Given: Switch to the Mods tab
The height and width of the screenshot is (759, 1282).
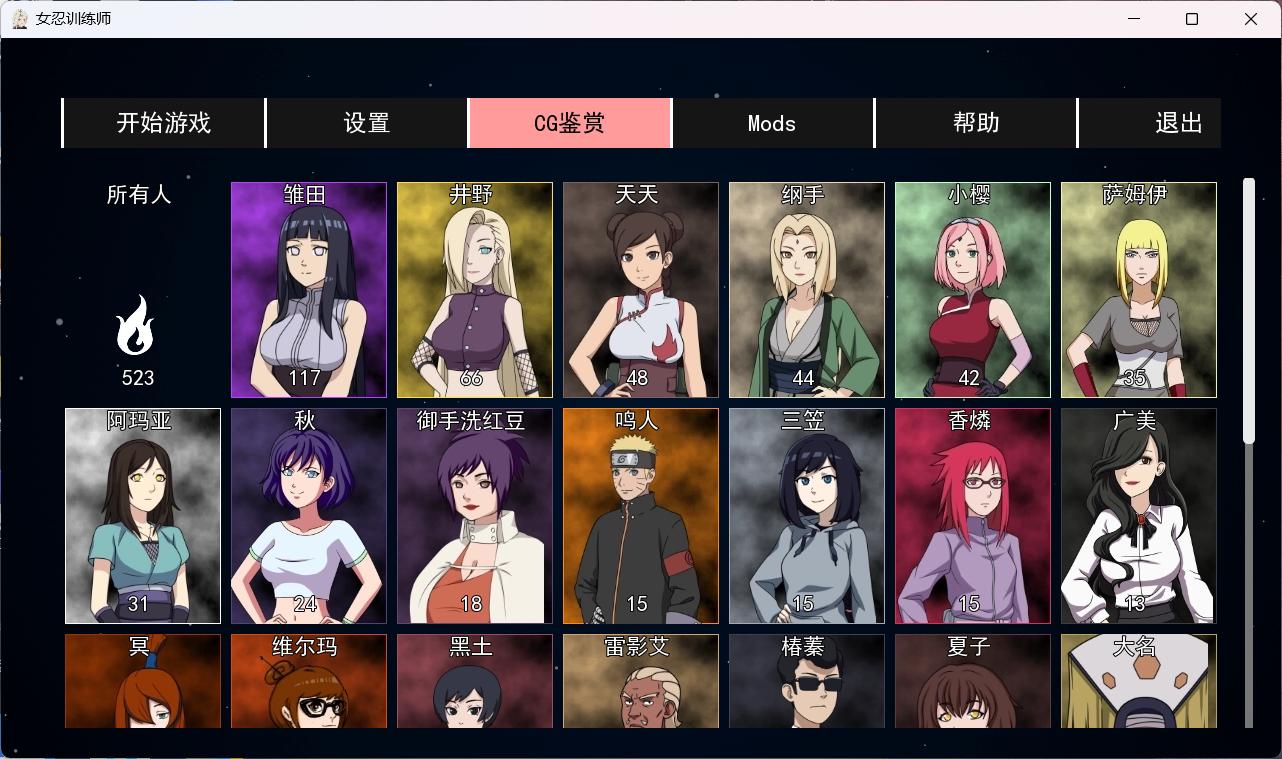Looking at the screenshot, I should [772, 122].
